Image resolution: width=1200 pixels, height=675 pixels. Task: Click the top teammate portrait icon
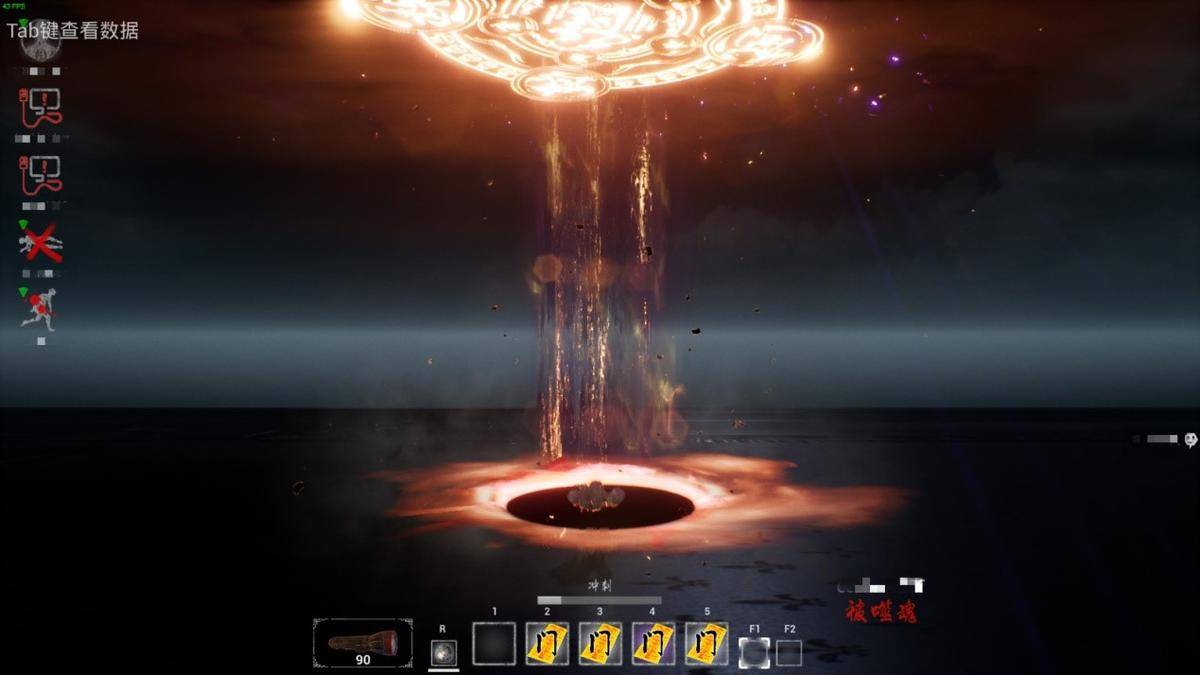(x=40, y=45)
